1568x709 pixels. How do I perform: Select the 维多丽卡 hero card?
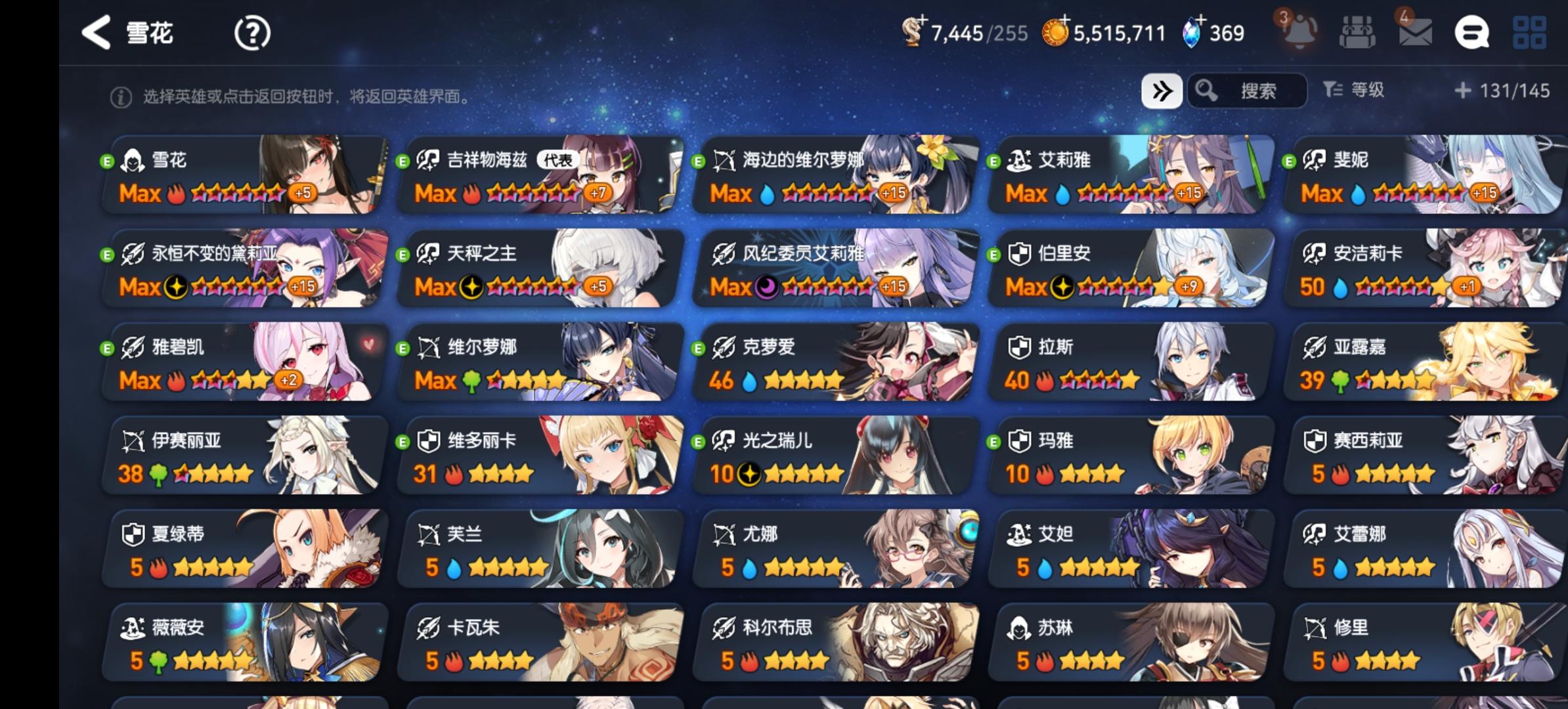pyautogui.click(x=542, y=456)
